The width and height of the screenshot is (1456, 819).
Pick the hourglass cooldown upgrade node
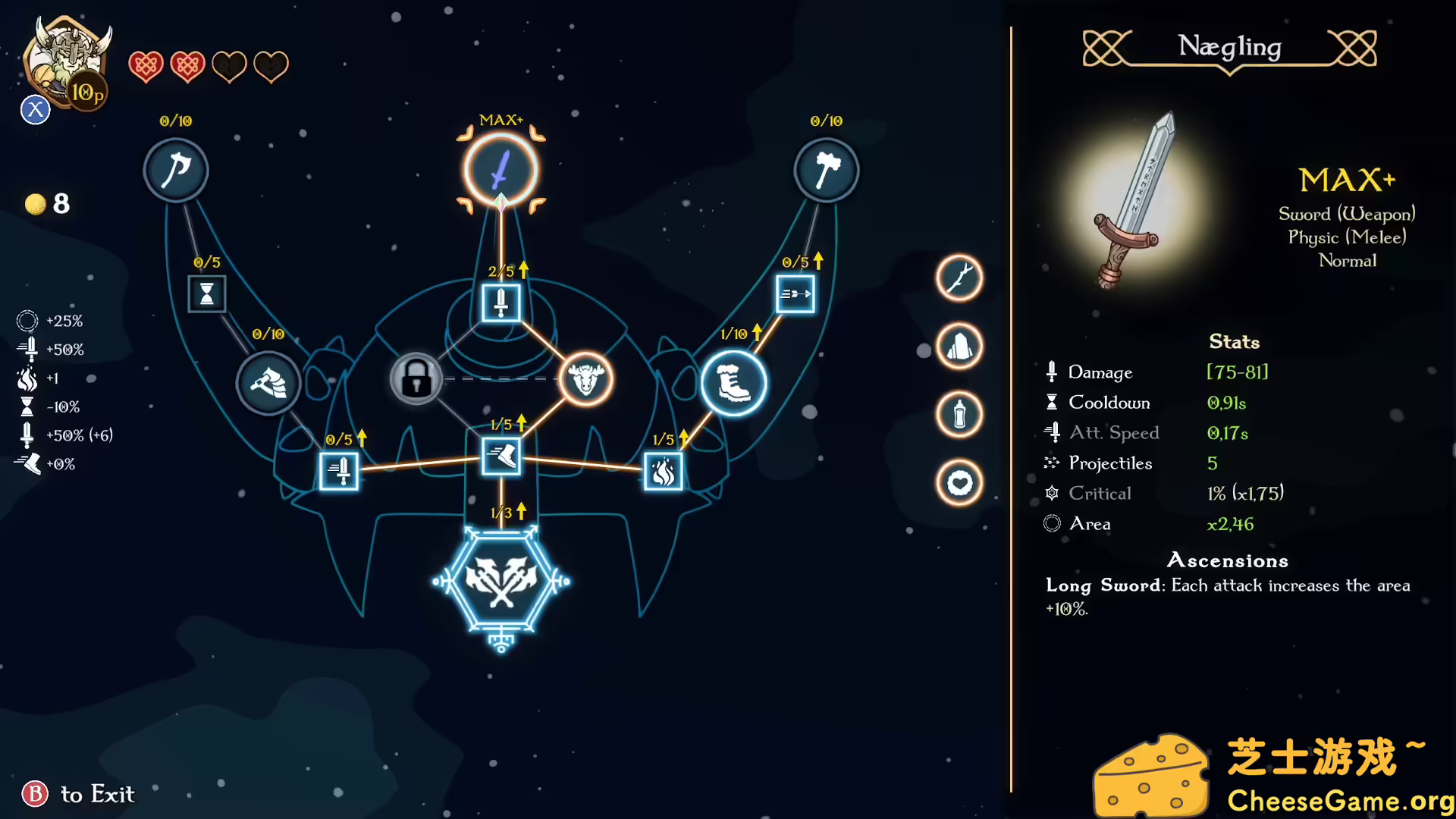coord(207,294)
